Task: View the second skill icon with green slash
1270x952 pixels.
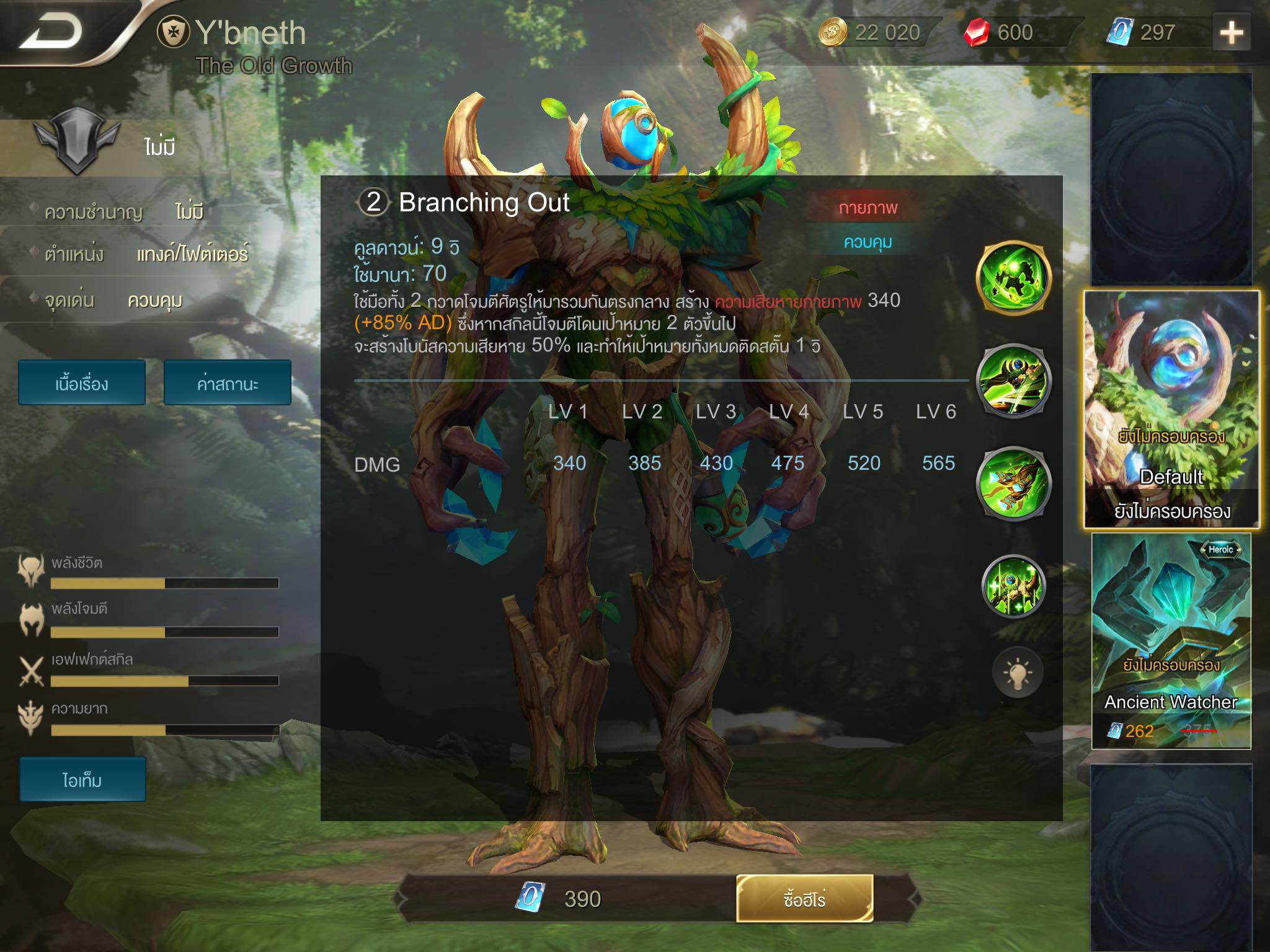Action: tap(1013, 381)
